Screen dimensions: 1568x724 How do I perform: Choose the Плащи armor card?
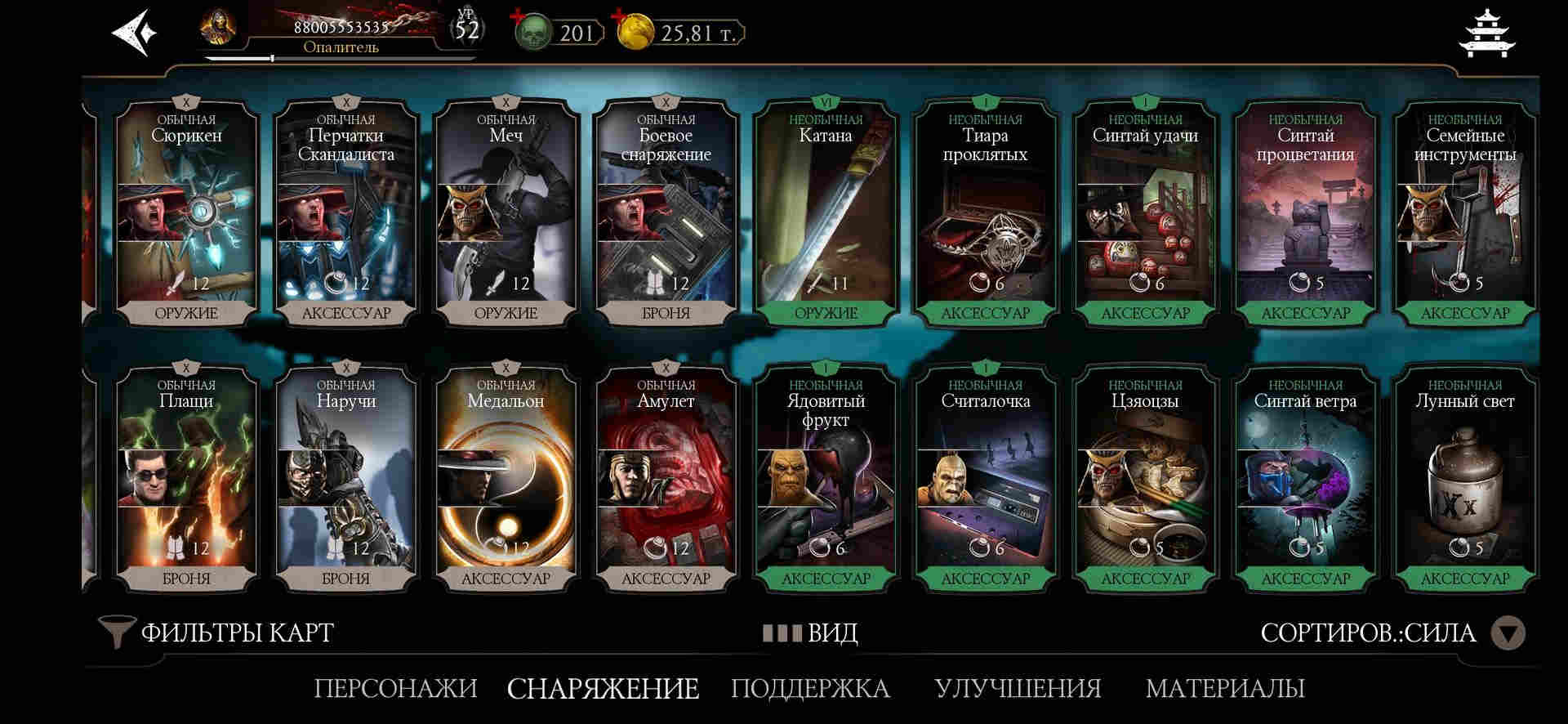click(x=186, y=478)
